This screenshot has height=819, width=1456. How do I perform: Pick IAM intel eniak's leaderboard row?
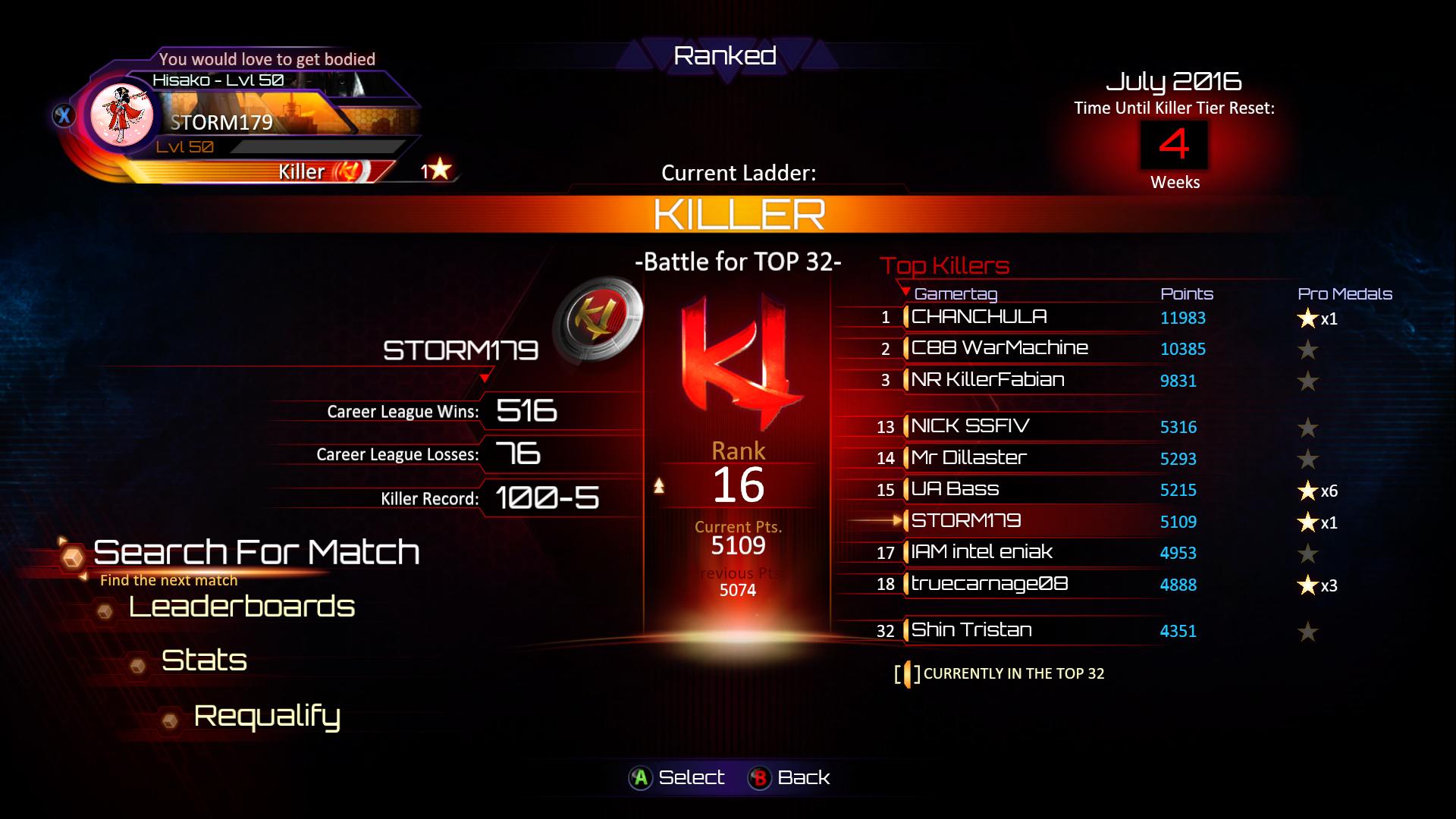[981, 552]
